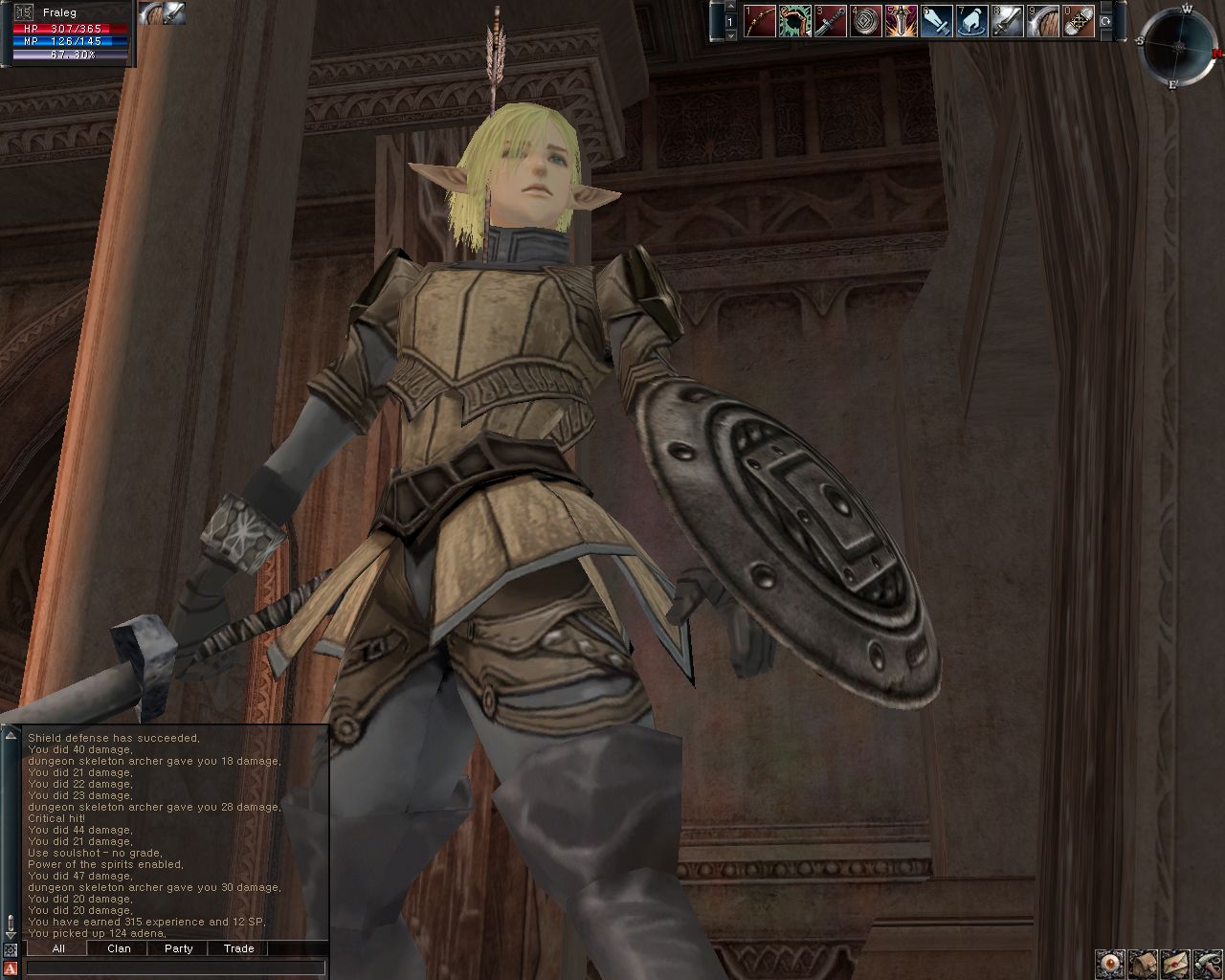The image size is (1225, 980).
Task: Select the silver sword in slot 8
Action: click(x=1008, y=21)
